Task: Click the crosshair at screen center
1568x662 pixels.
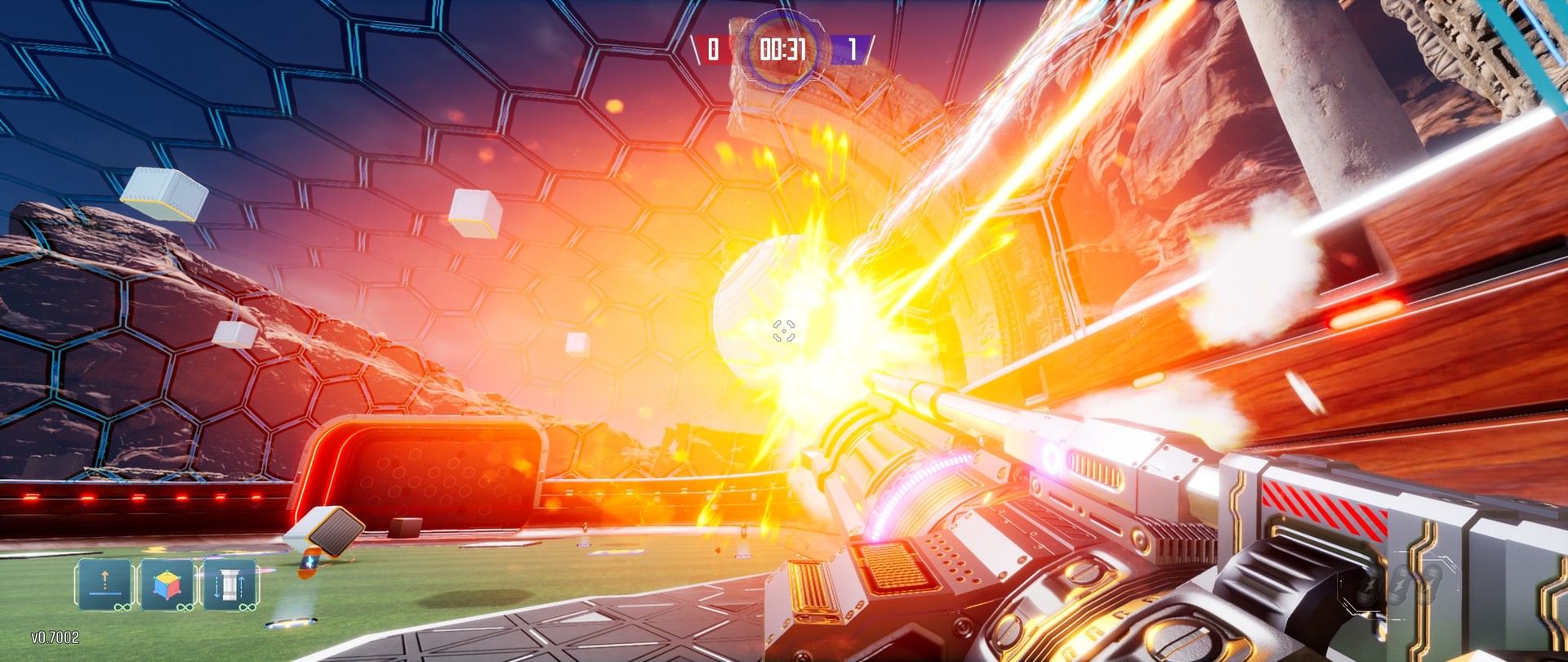Action: pos(786,329)
